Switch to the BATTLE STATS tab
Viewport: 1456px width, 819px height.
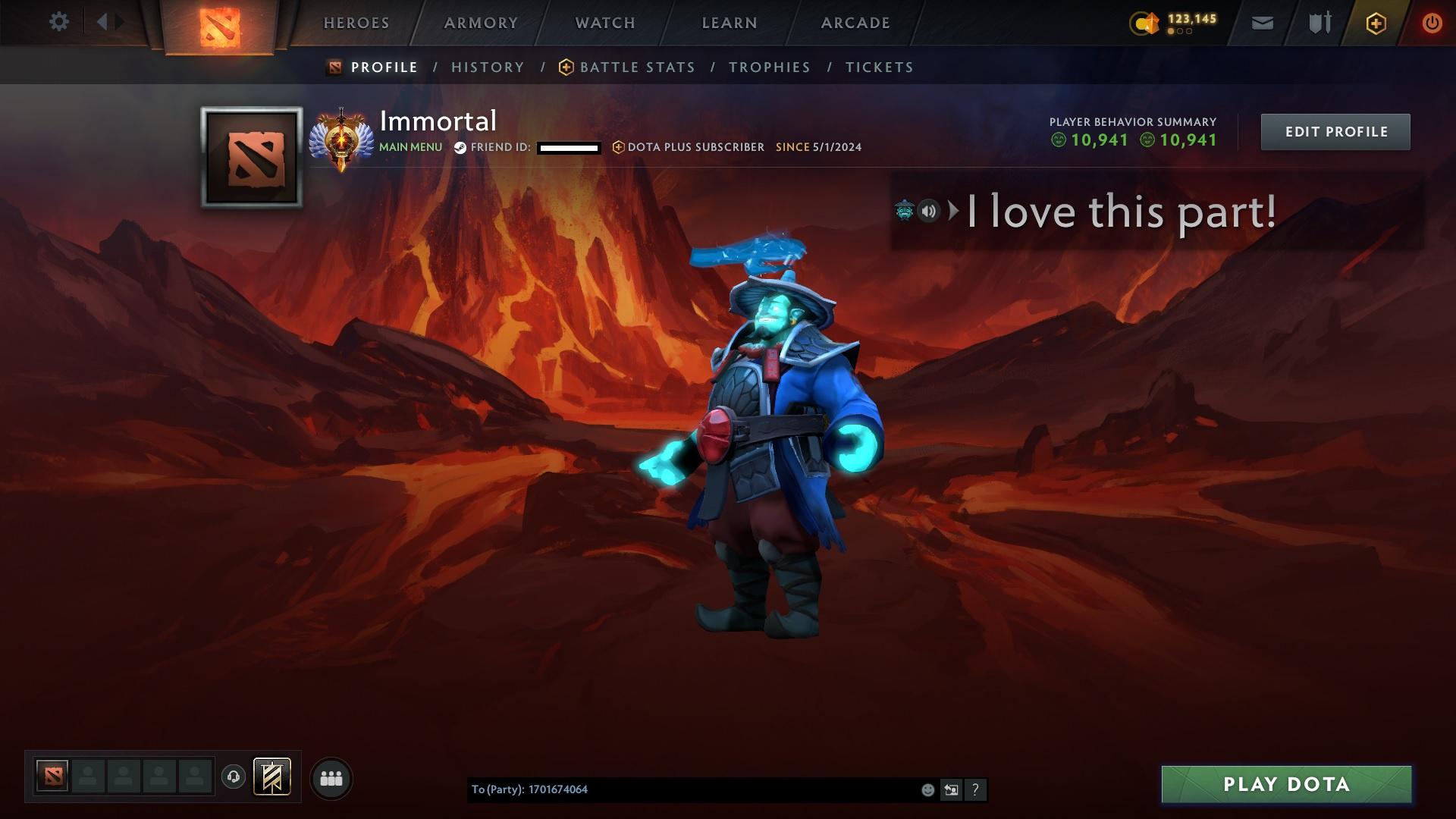click(637, 67)
